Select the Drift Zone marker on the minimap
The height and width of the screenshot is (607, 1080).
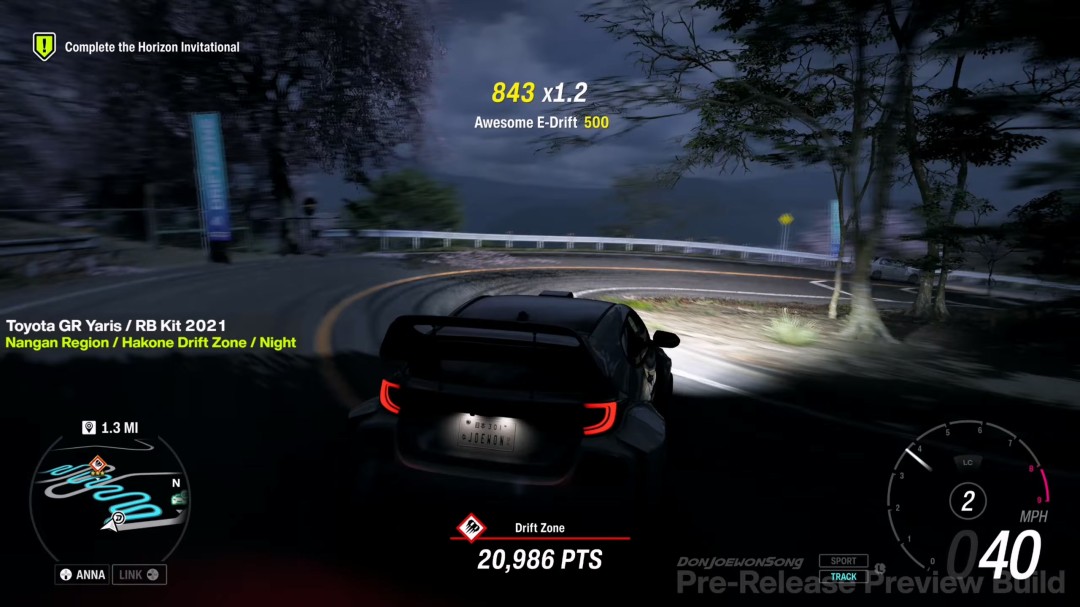(97, 464)
